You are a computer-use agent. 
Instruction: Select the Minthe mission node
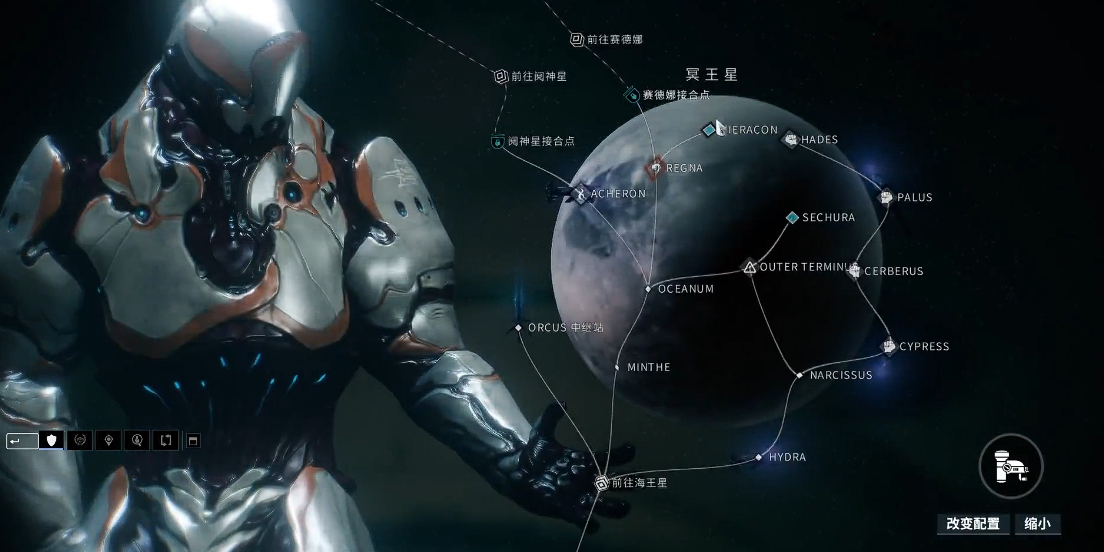617,367
